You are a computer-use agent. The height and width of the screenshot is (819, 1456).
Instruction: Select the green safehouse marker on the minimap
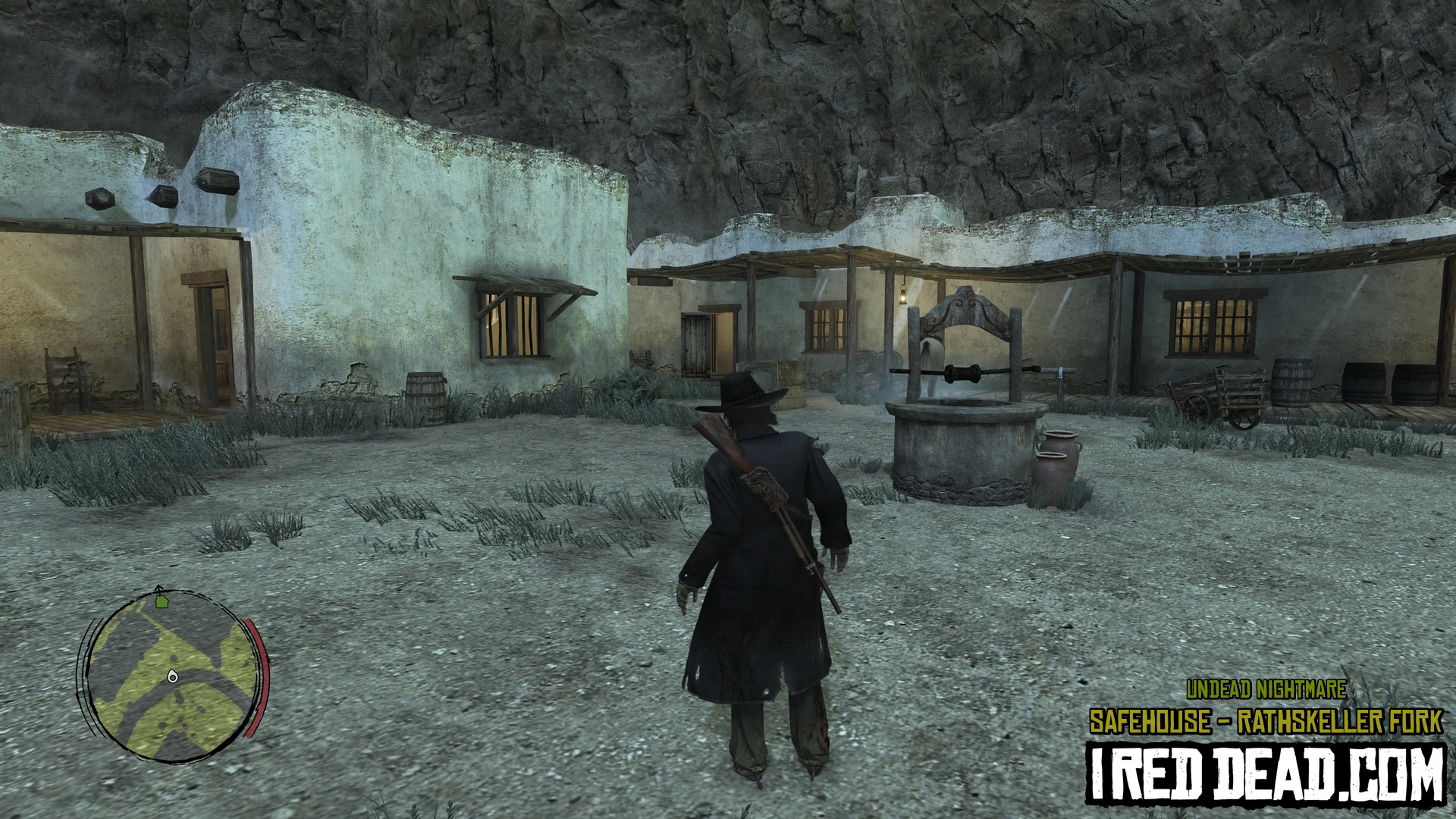[161, 602]
